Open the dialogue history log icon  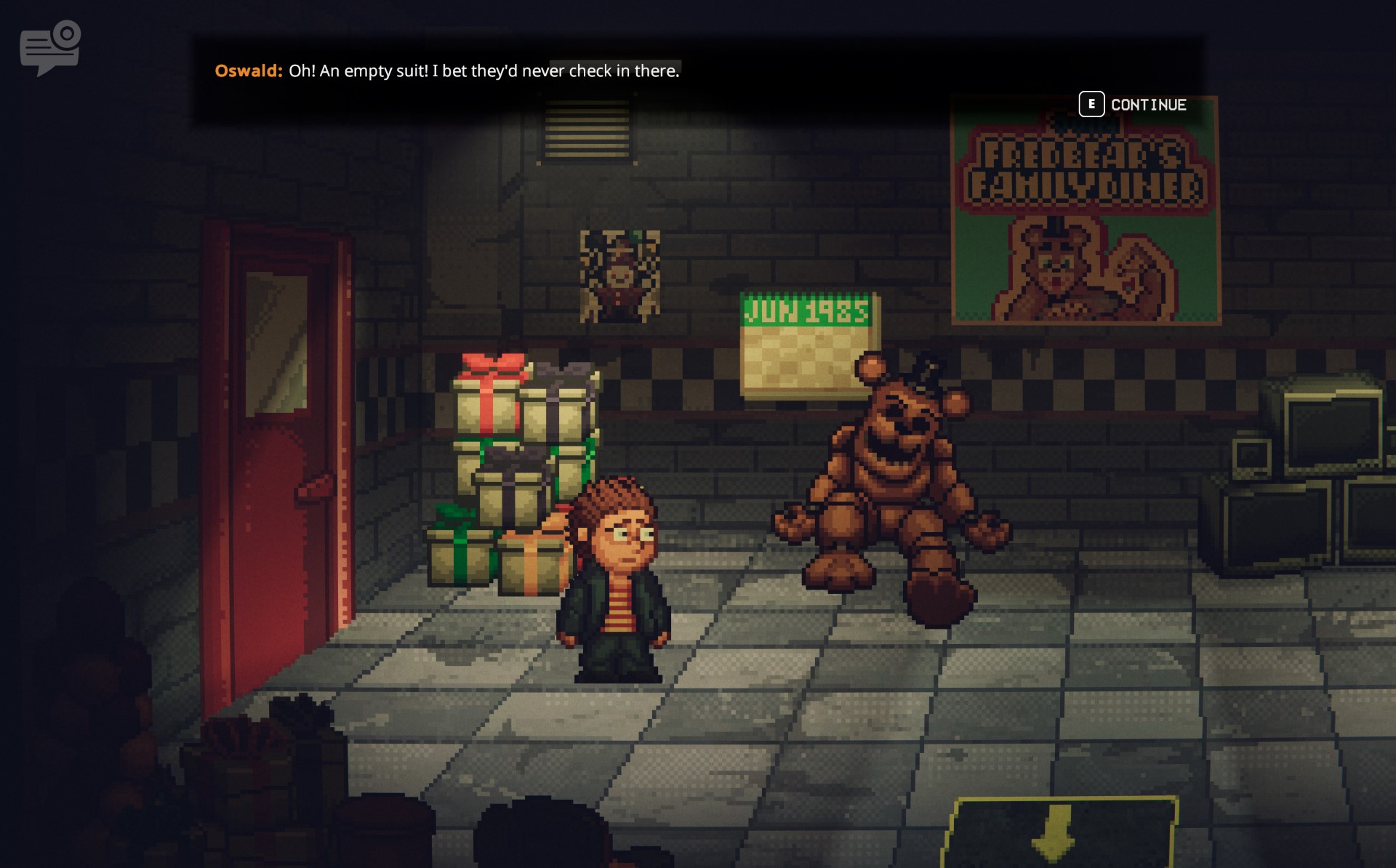tap(49, 48)
